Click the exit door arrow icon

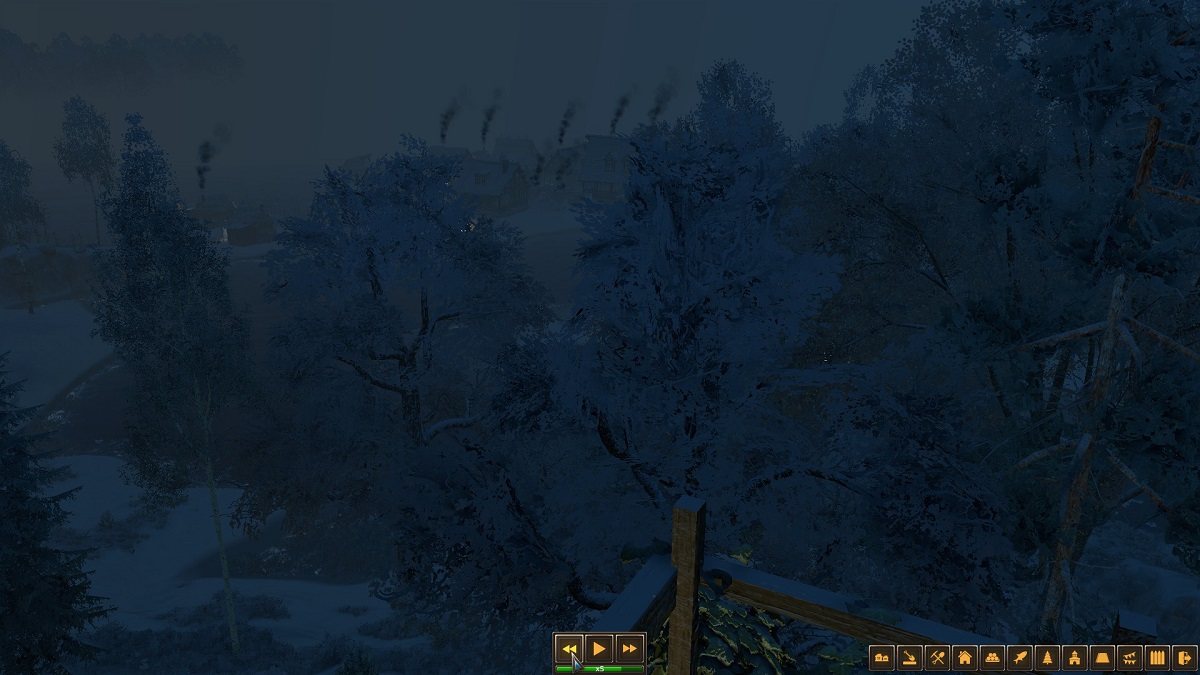coord(1185,657)
